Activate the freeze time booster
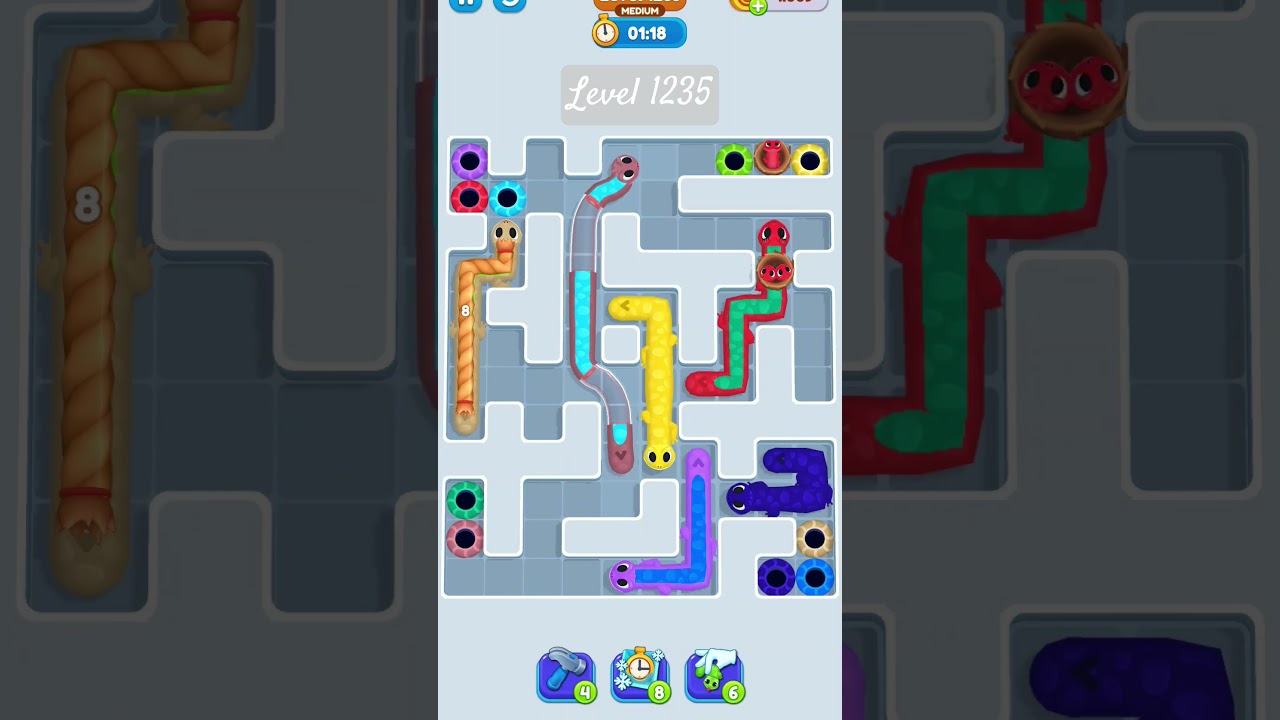 (640, 674)
